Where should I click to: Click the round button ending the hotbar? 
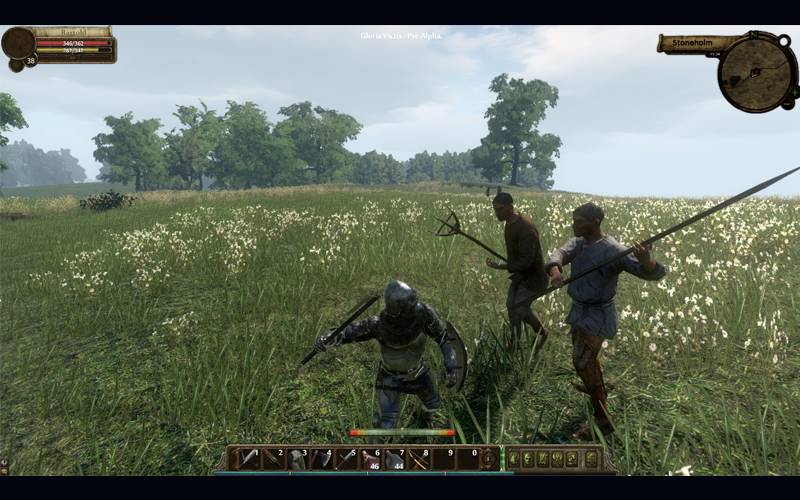[489, 458]
